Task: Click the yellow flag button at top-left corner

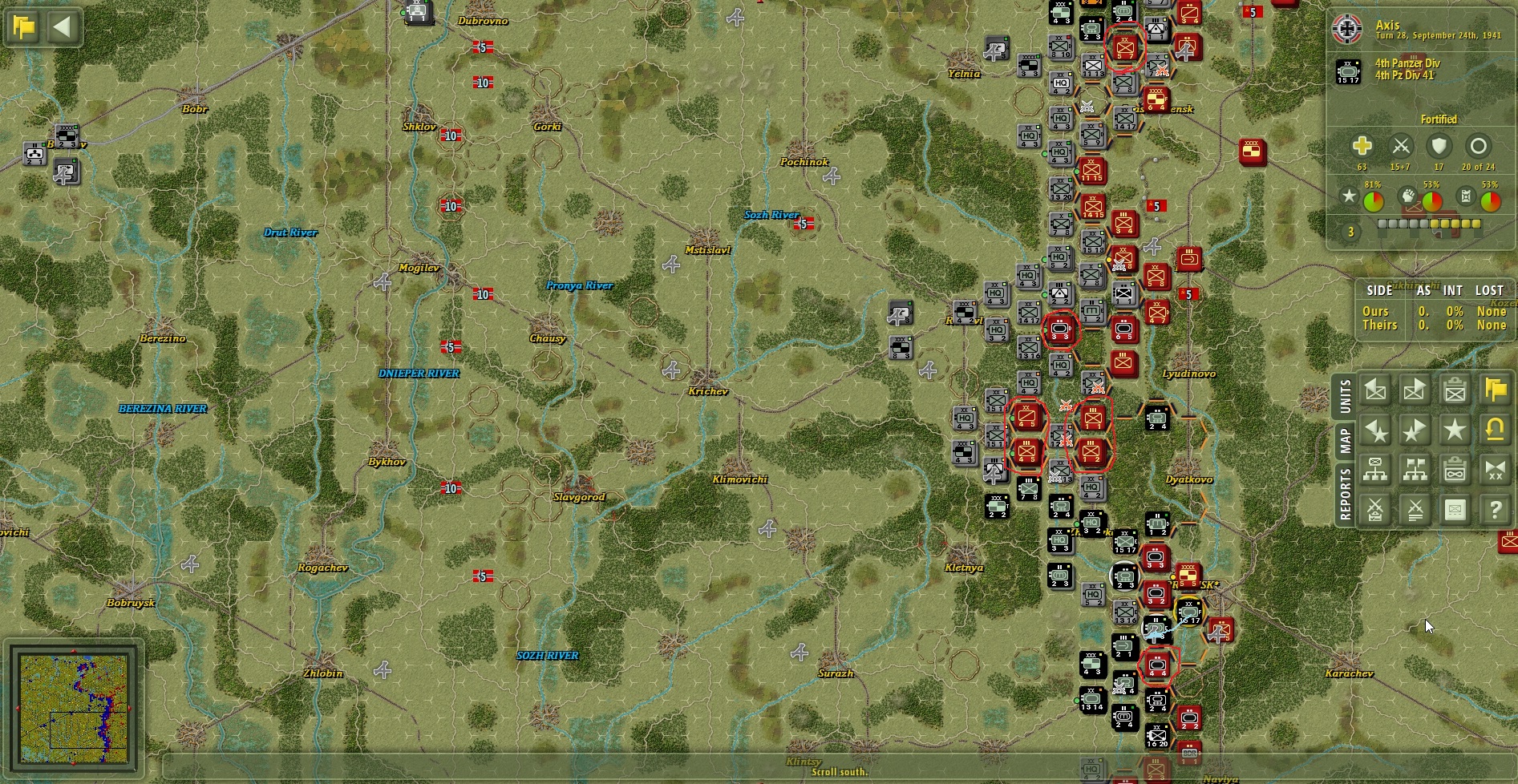Action: 24,26
